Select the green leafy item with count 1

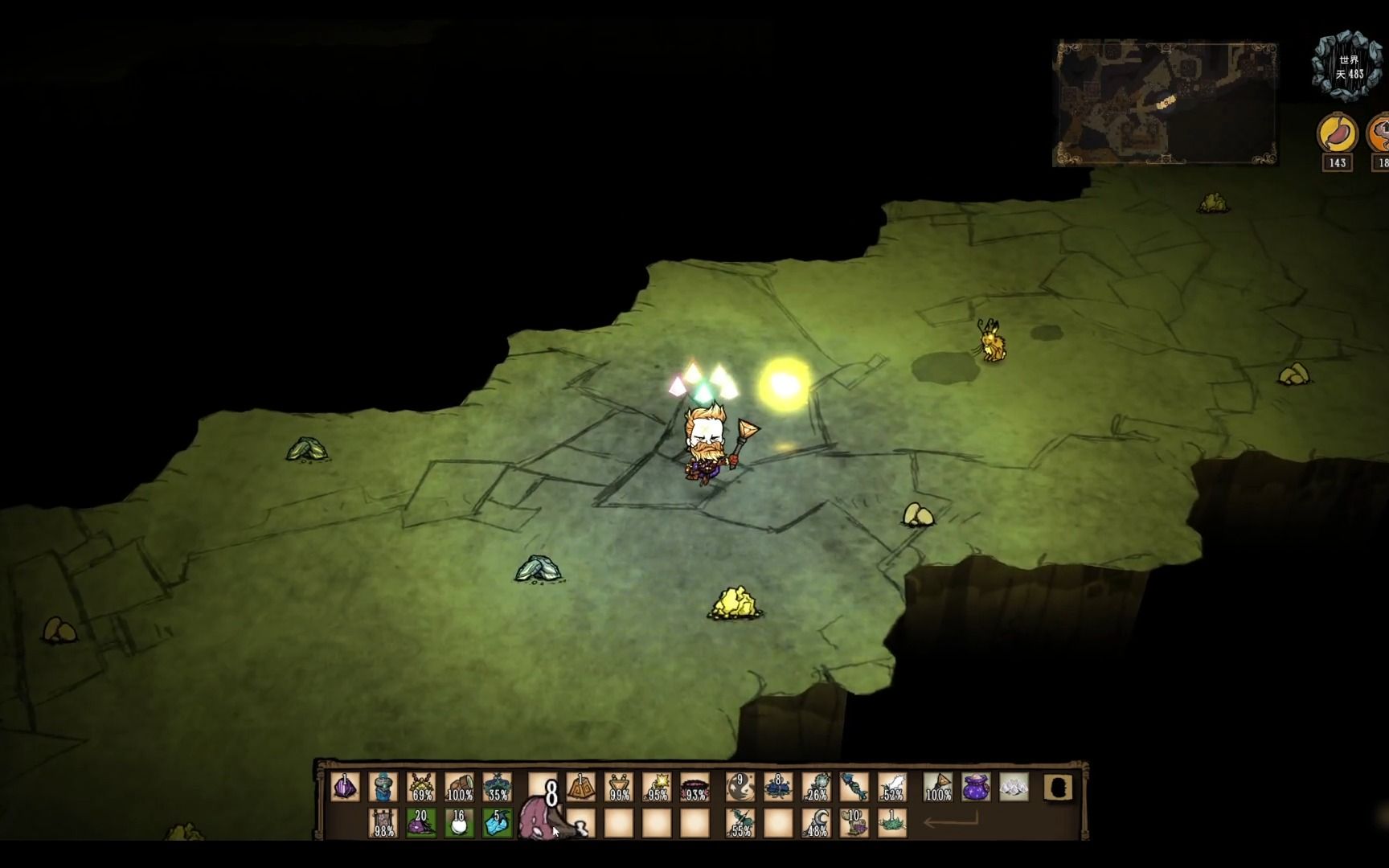click(x=892, y=823)
